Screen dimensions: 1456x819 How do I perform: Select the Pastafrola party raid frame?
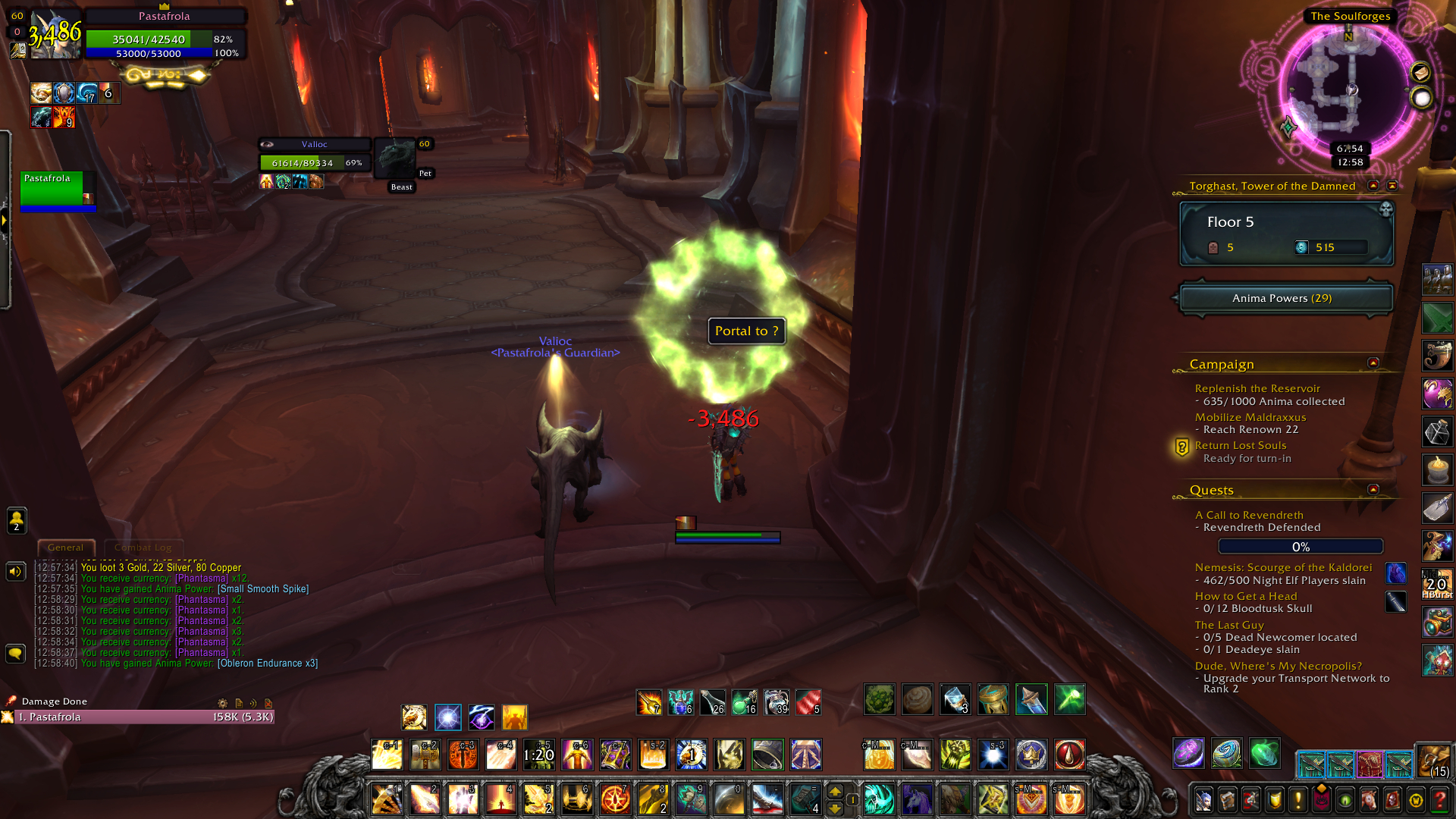click(58, 191)
